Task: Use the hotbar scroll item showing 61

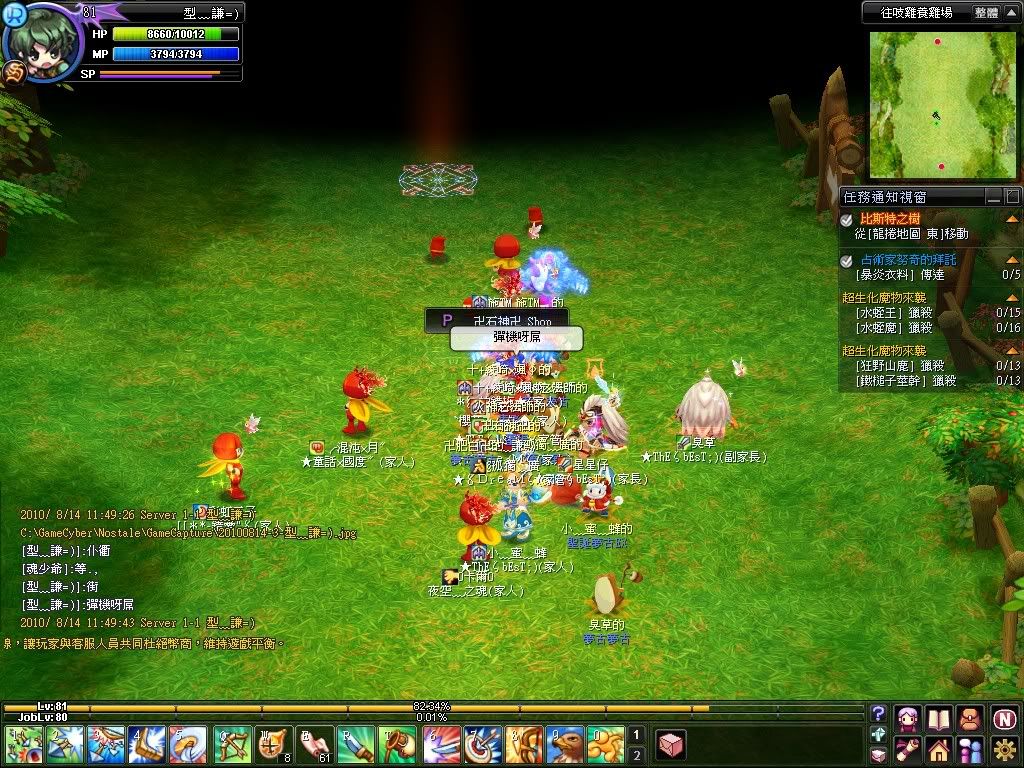Action: coord(314,745)
